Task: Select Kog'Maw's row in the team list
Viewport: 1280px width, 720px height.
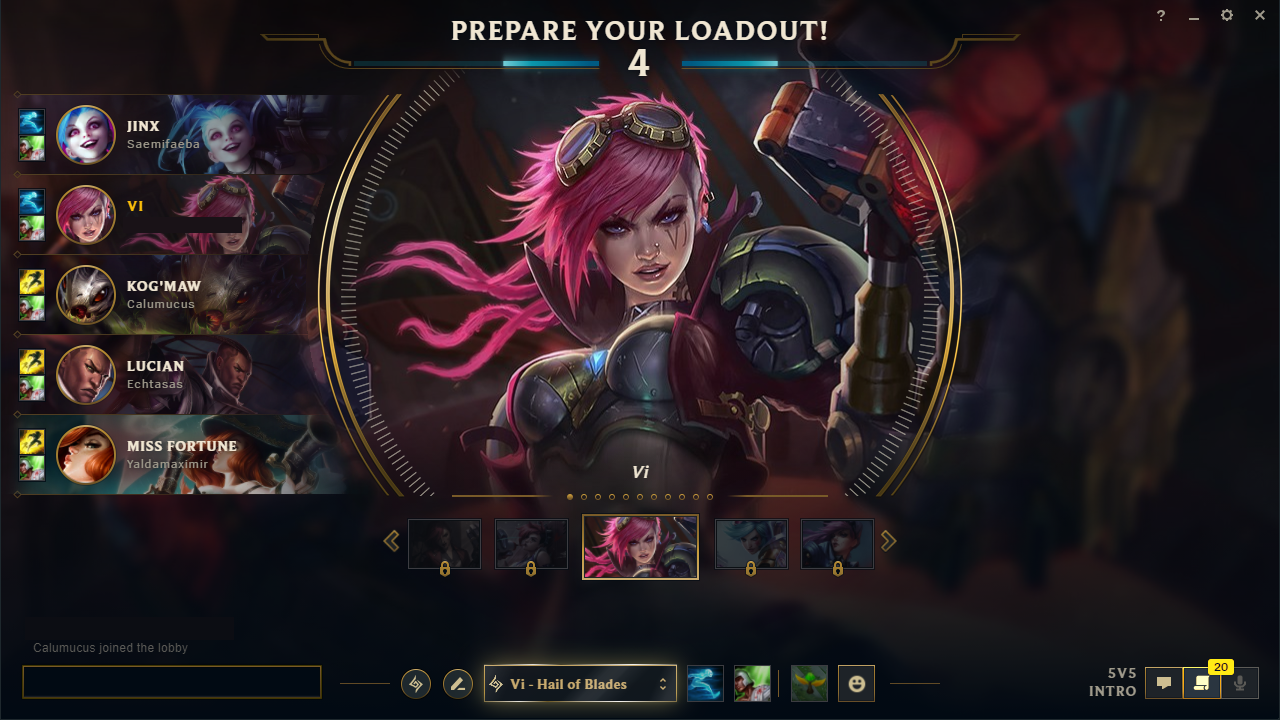Action: (x=180, y=295)
